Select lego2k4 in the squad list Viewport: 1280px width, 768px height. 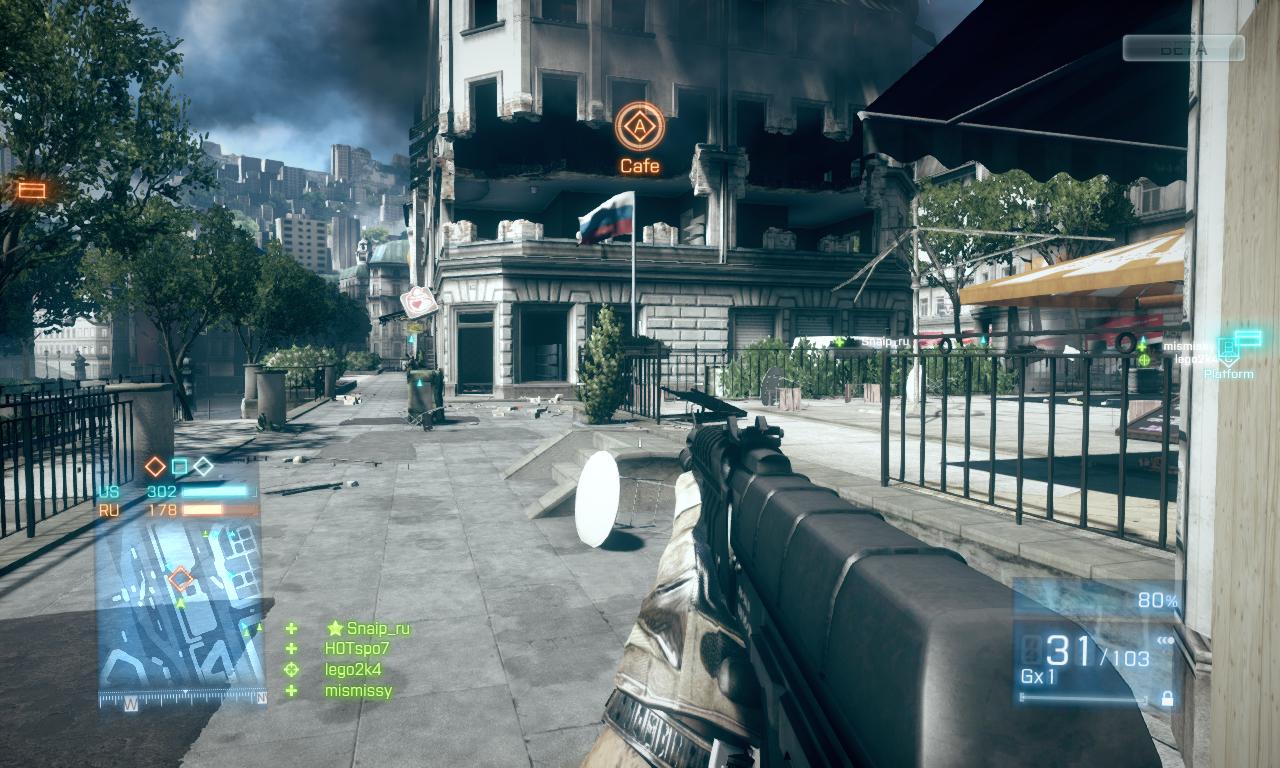pos(353,670)
